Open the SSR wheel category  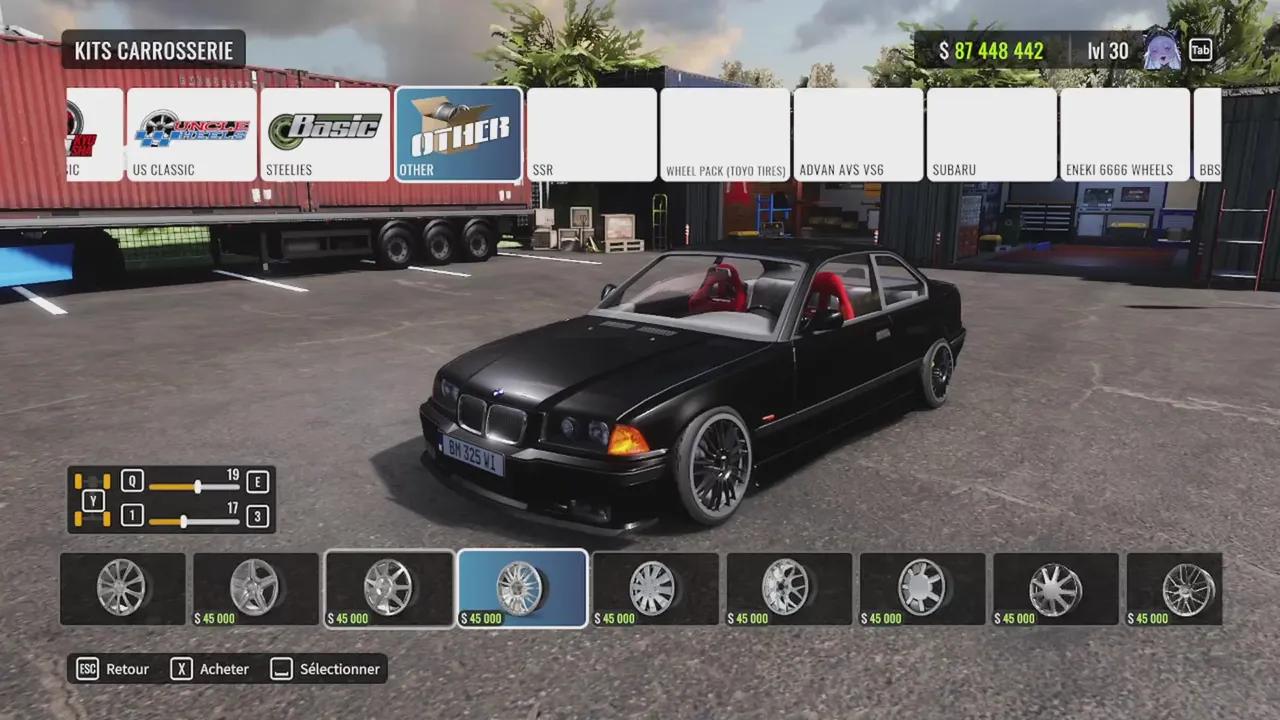coord(591,134)
